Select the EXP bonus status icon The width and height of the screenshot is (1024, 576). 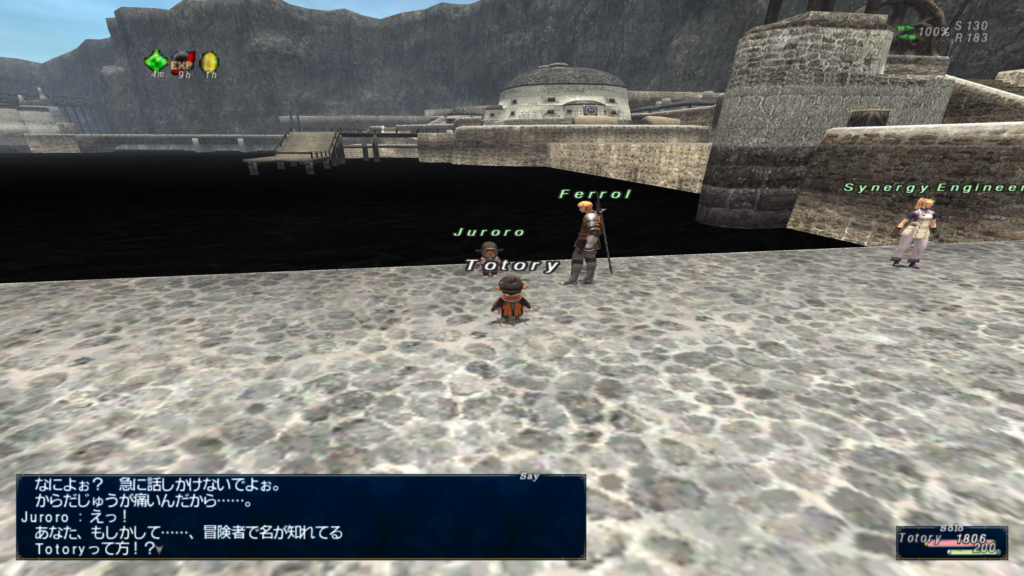pyautogui.click(x=182, y=61)
